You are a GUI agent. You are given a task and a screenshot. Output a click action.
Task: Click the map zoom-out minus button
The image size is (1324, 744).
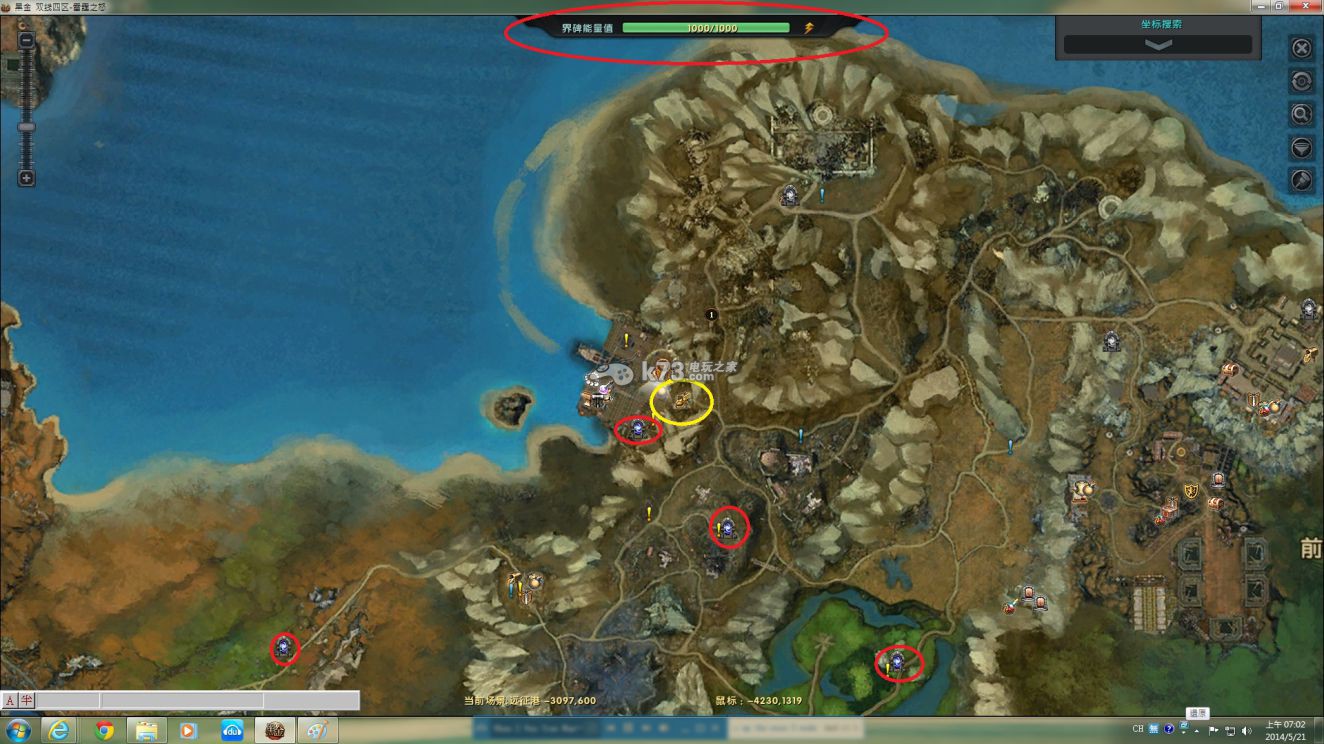pyautogui.click(x=27, y=41)
